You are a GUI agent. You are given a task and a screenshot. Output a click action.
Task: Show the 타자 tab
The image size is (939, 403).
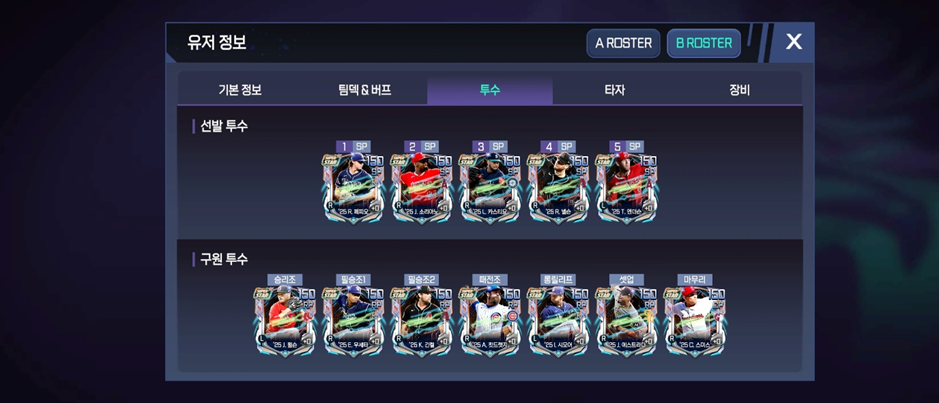pos(615,90)
